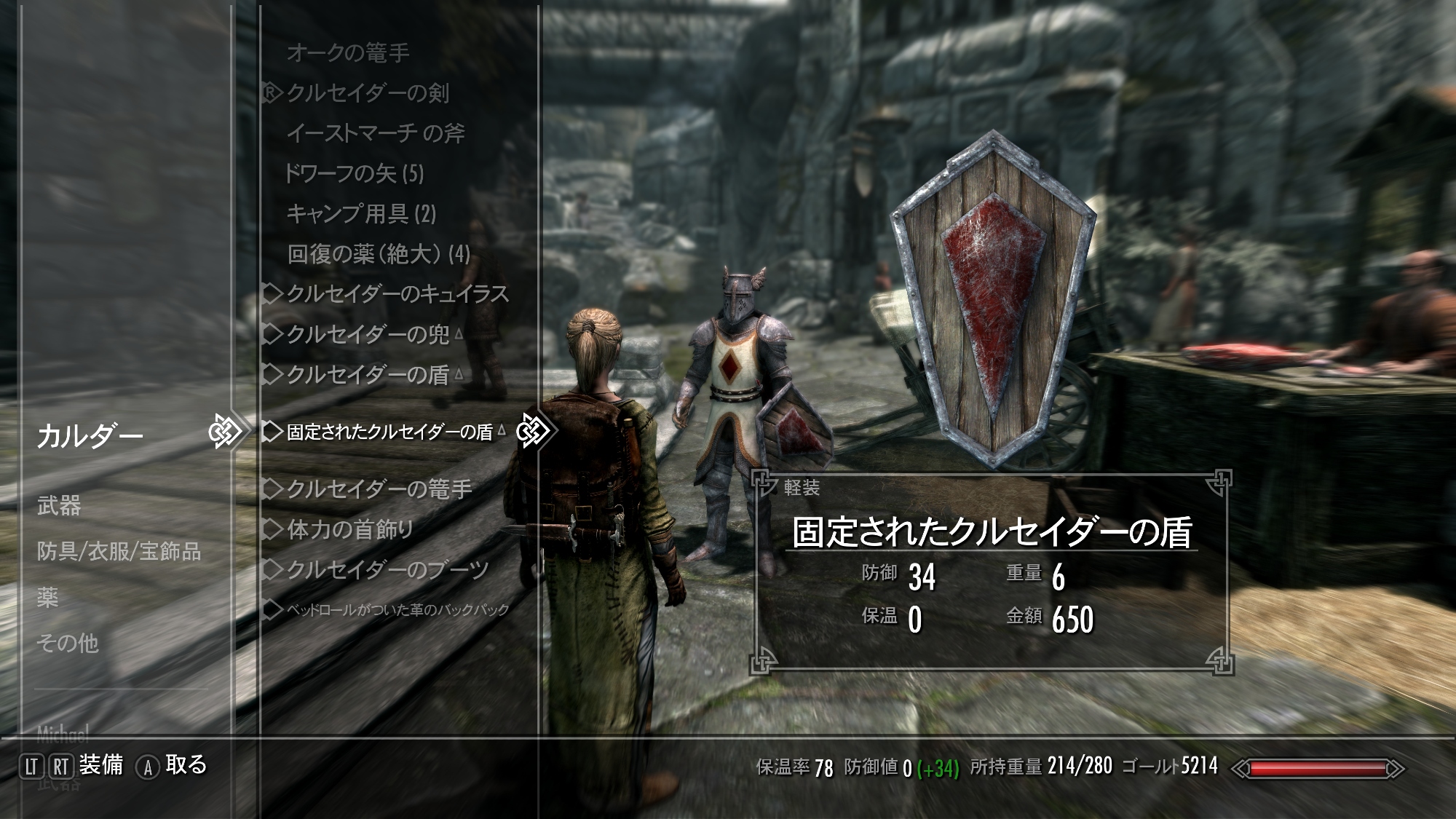Pick ベッドロールがついた革のバックパック entry

tap(397, 610)
